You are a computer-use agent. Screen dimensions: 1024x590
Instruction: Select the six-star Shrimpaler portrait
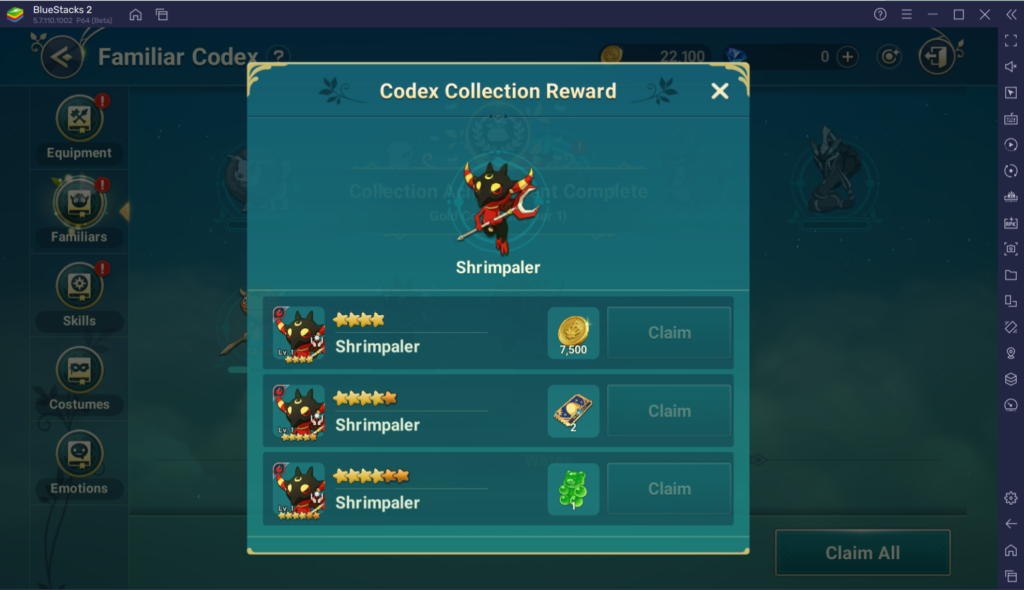click(299, 489)
